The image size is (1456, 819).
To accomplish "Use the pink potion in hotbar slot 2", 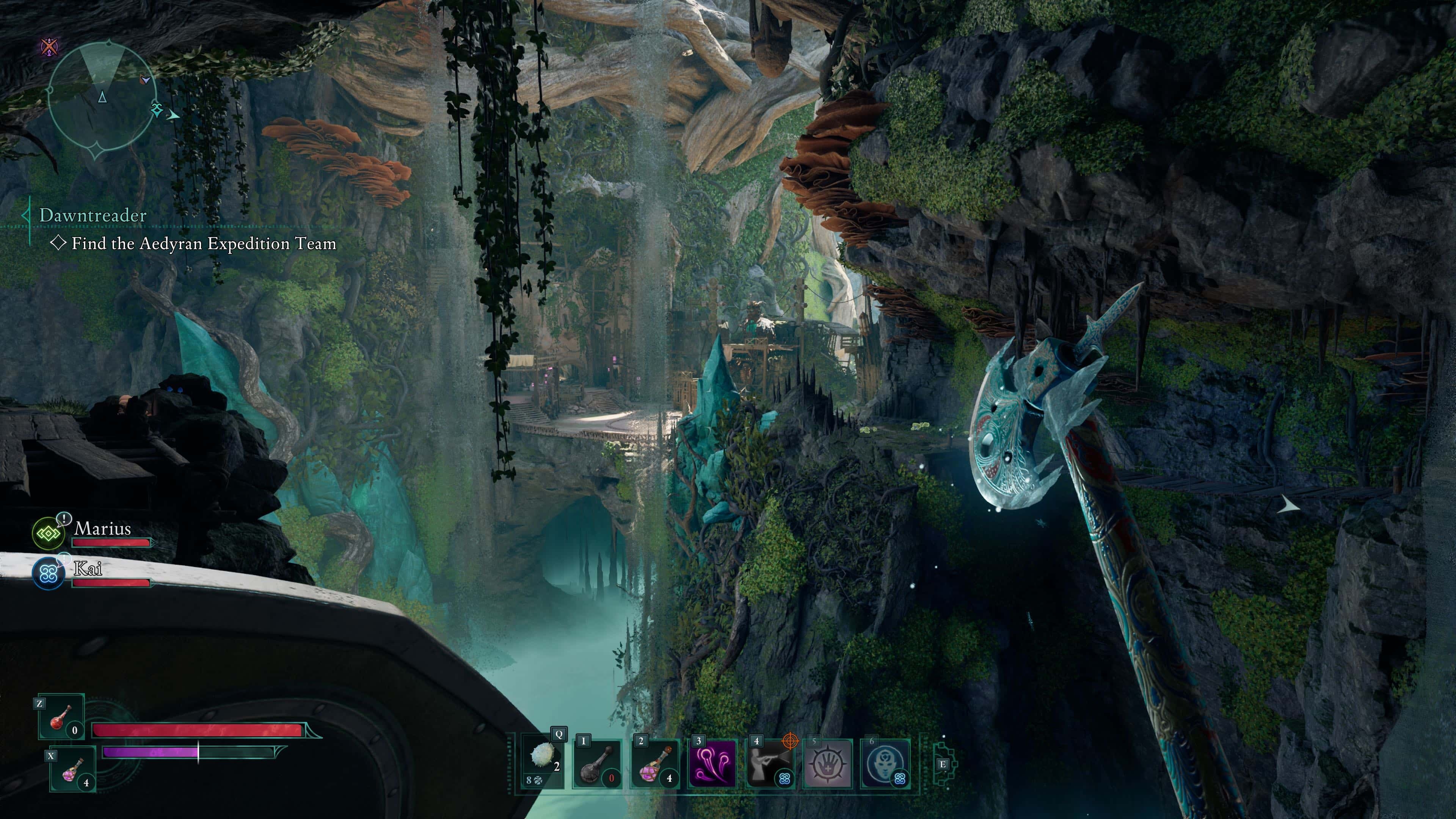I will tap(655, 764).
